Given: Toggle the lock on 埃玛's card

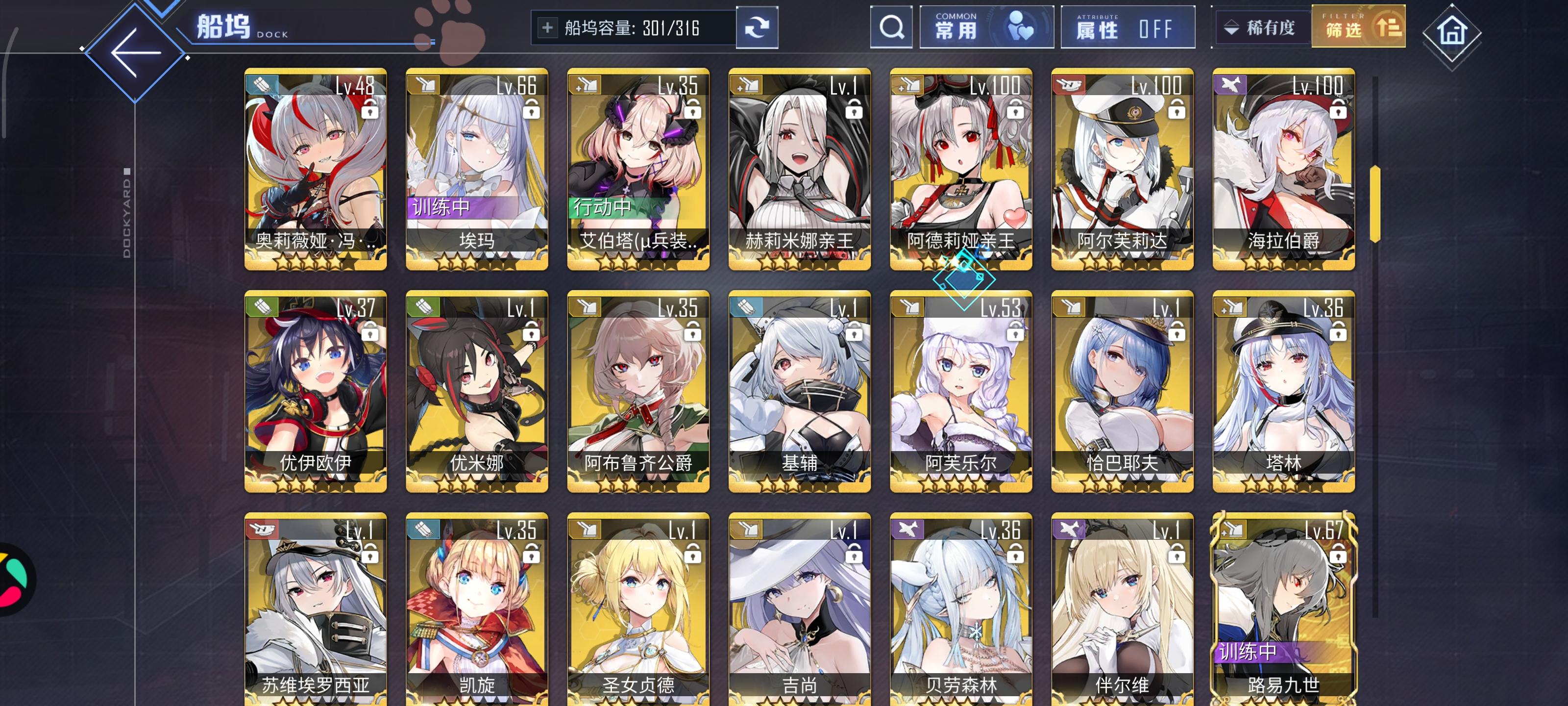Looking at the screenshot, I should [x=531, y=111].
